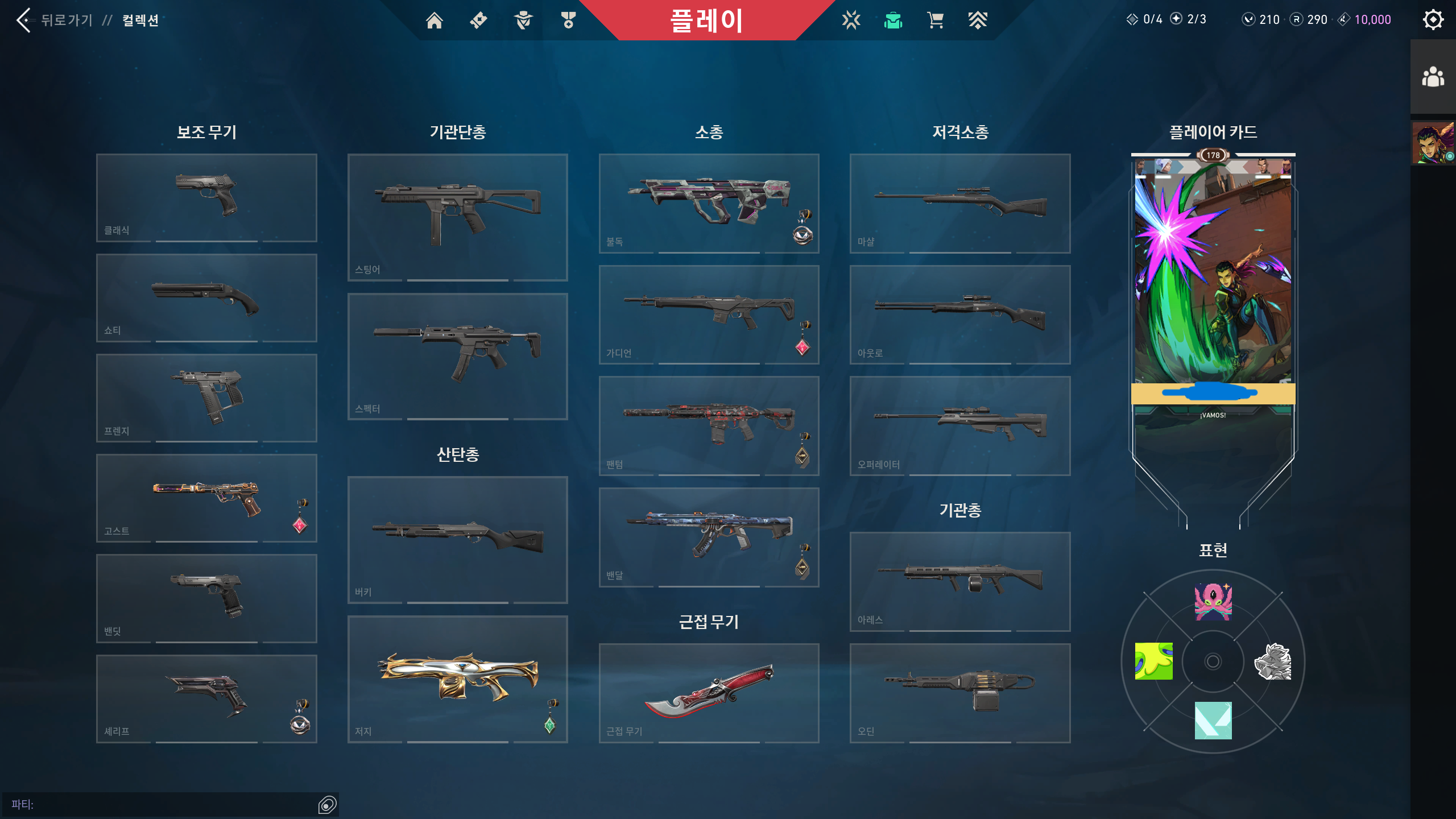
Task: Open the Battle Pass ticket icon
Action: point(478,20)
